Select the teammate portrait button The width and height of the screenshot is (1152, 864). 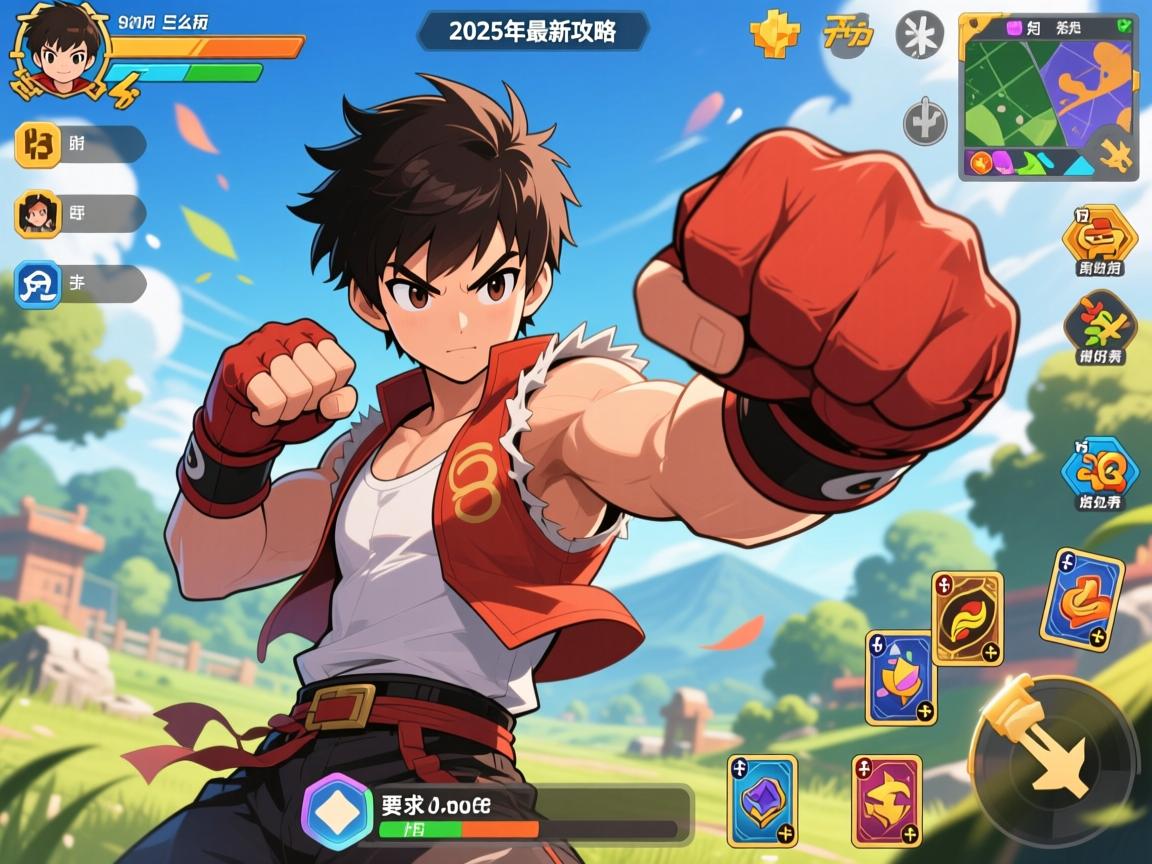coord(39,213)
